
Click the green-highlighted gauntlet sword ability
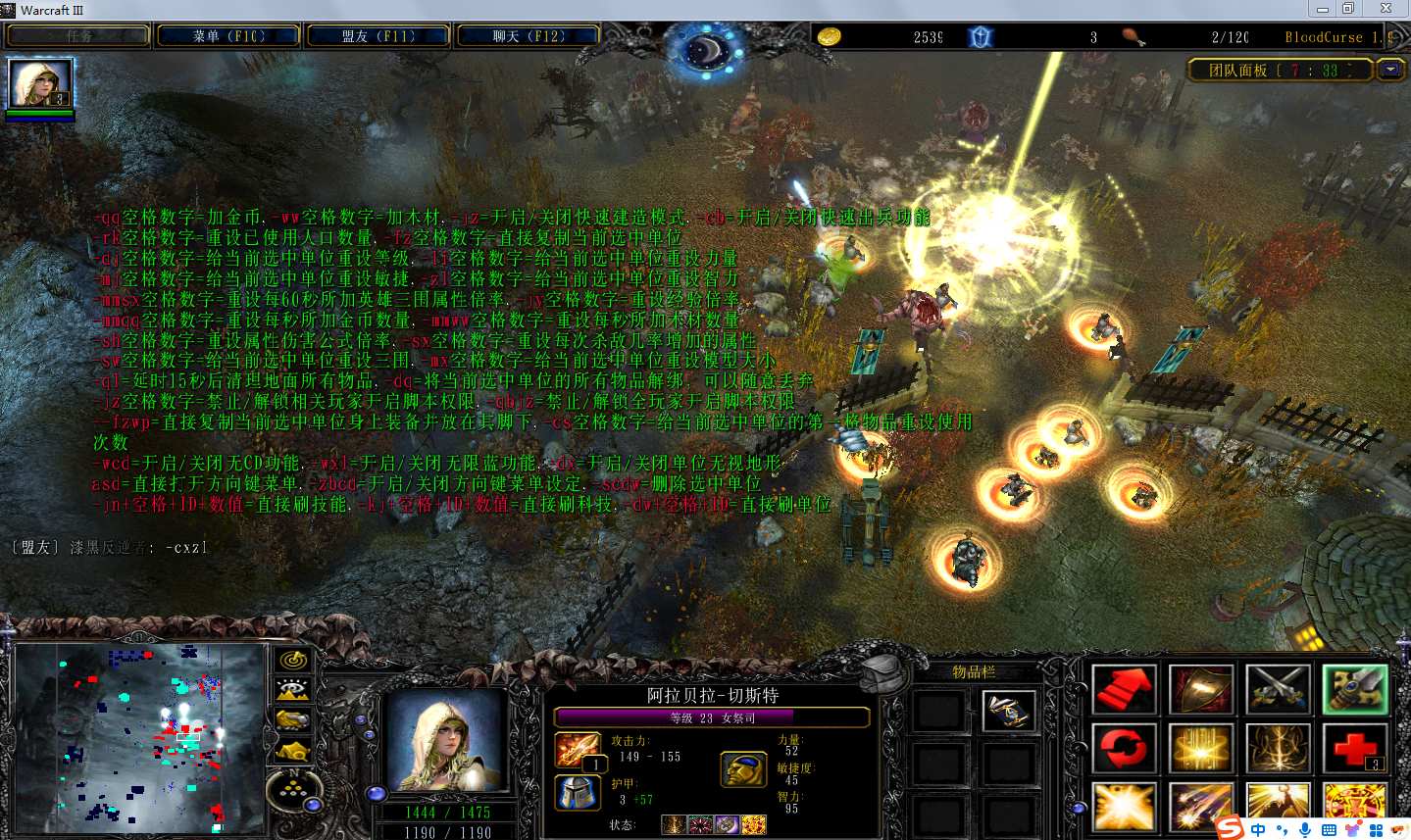point(1354,690)
